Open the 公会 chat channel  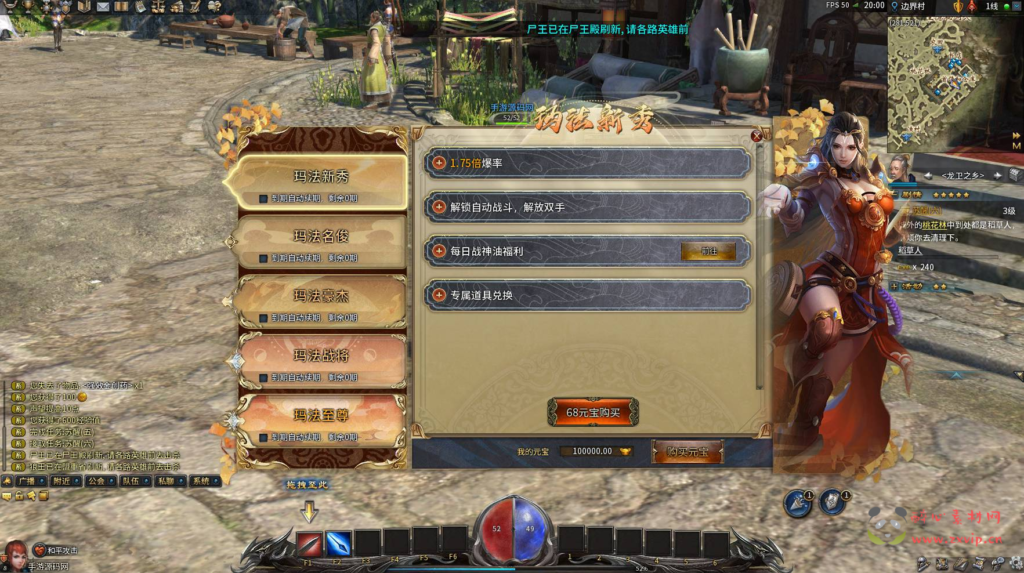(x=96, y=480)
